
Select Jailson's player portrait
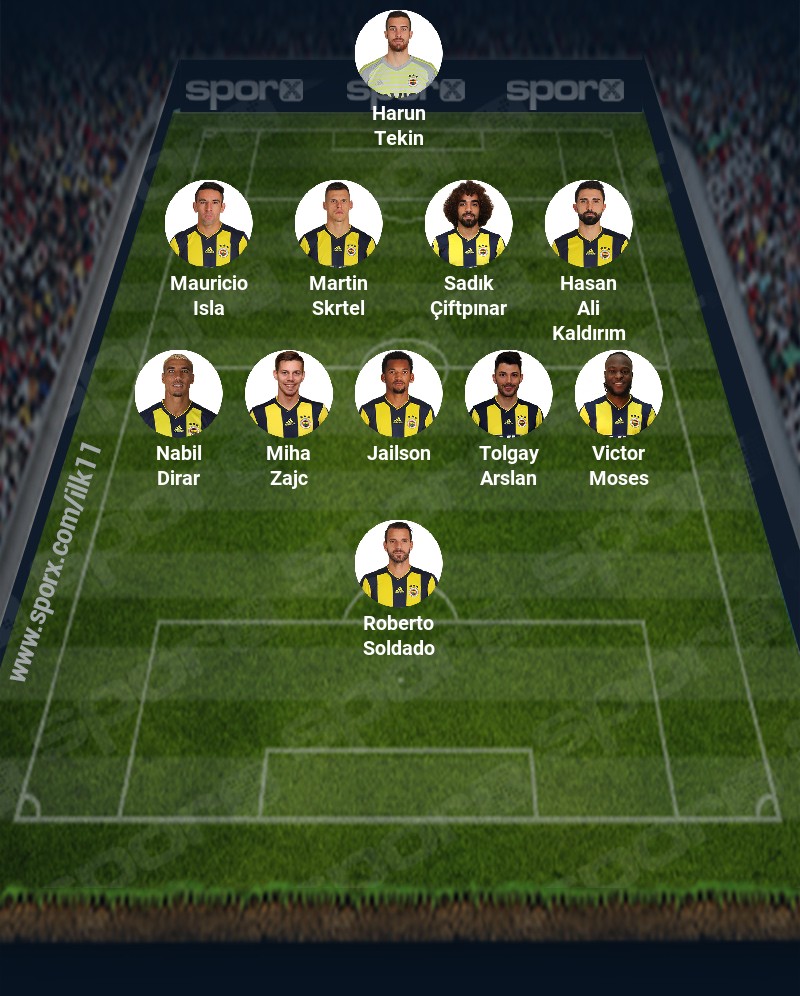coord(398,394)
